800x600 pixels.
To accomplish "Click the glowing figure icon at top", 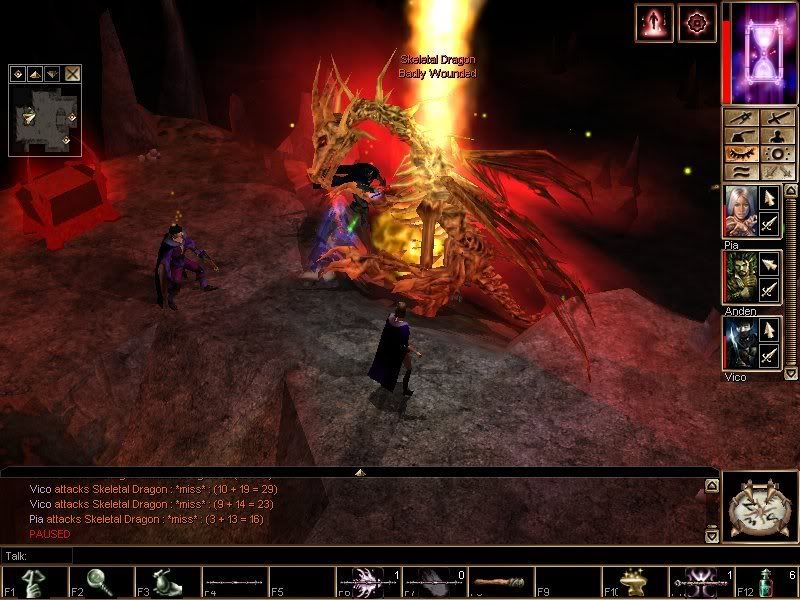I will coord(651,22).
